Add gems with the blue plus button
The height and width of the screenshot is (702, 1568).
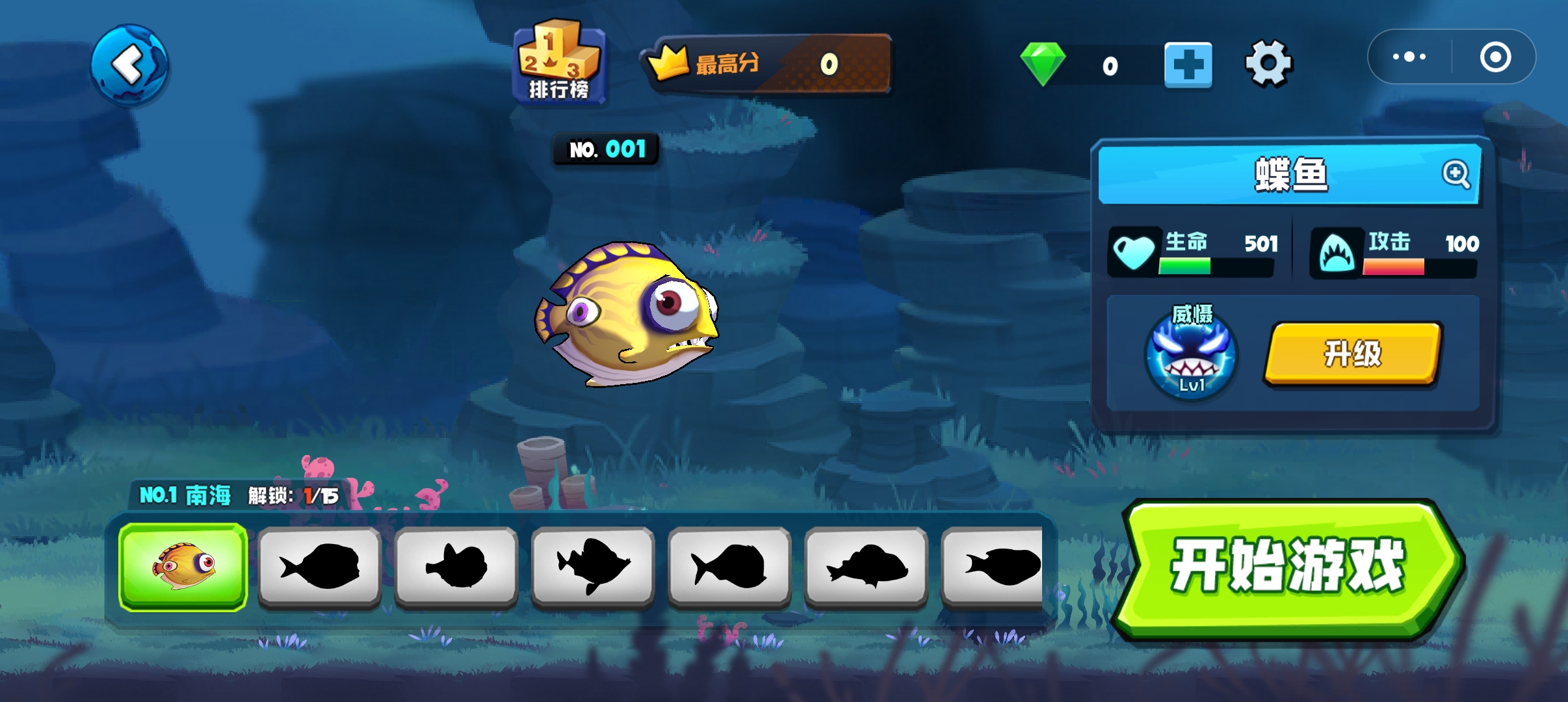1188,65
